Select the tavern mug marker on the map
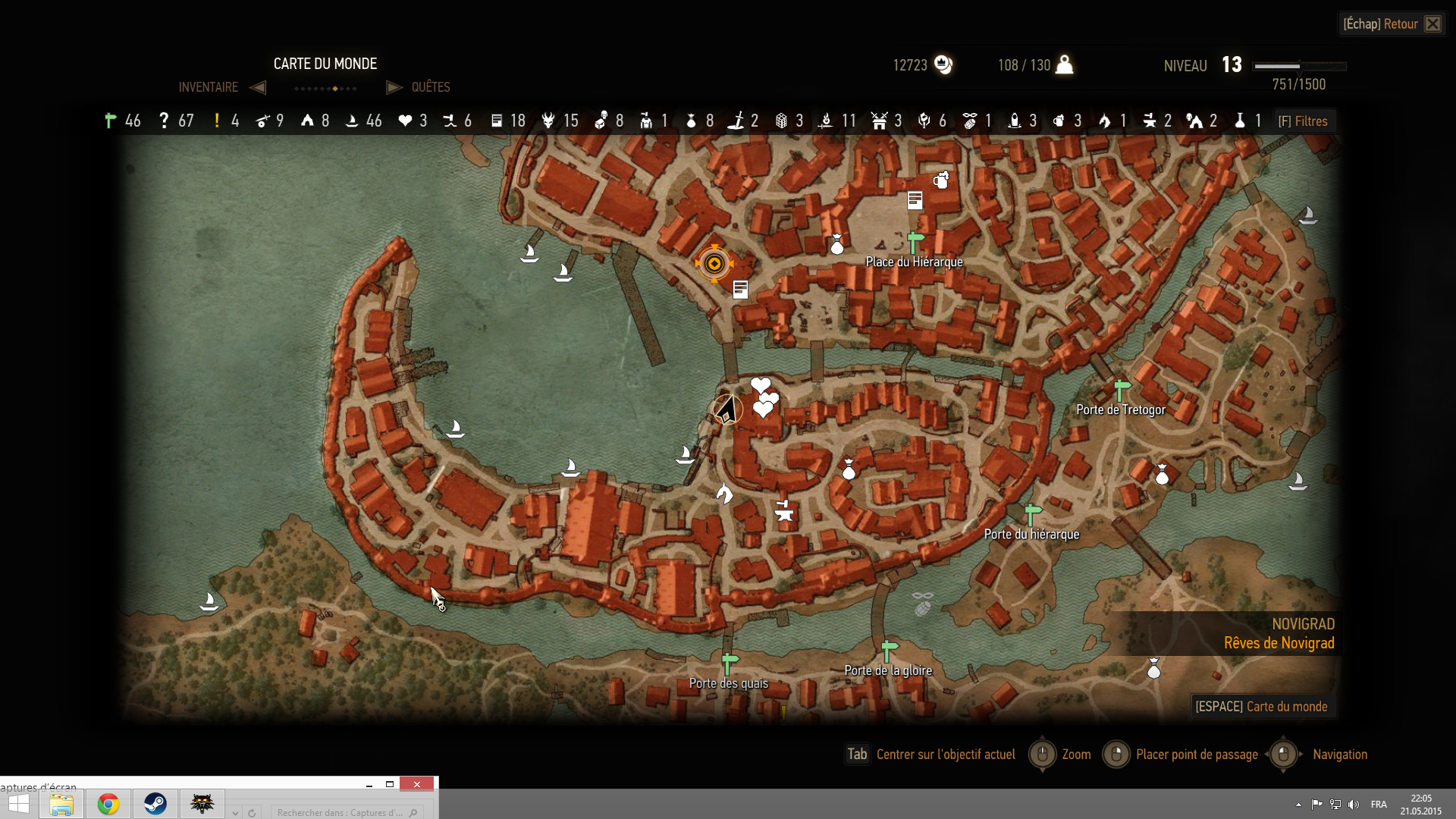Viewport: 1456px width, 819px height. pyautogui.click(x=941, y=180)
